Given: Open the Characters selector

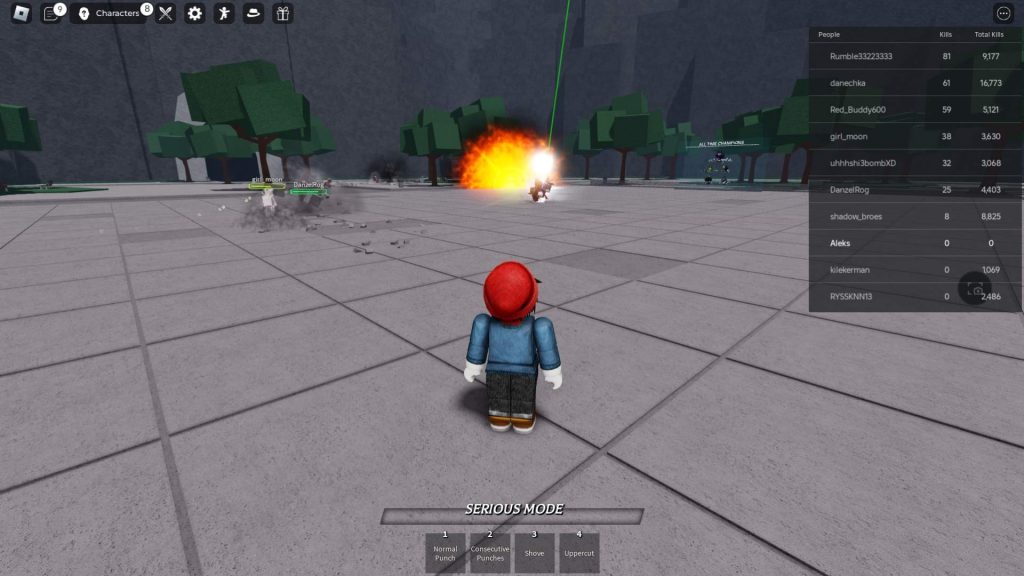Looking at the screenshot, I should pos(110,13).
